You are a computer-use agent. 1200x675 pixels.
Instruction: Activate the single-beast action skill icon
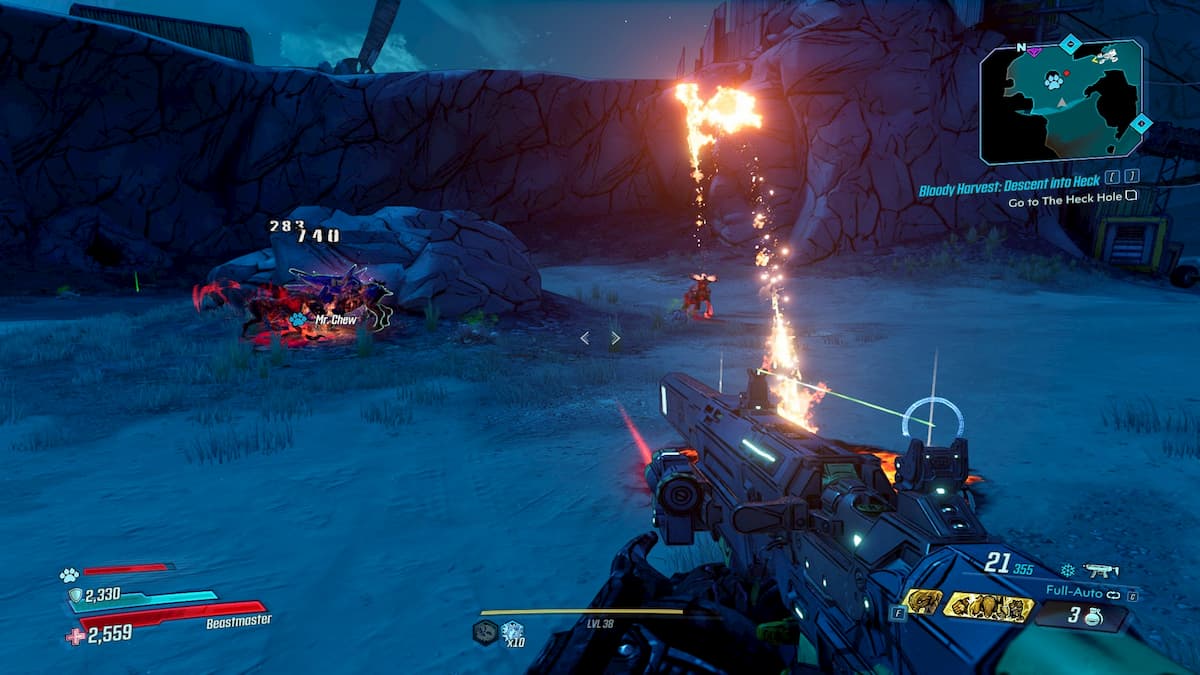point(920,602)
